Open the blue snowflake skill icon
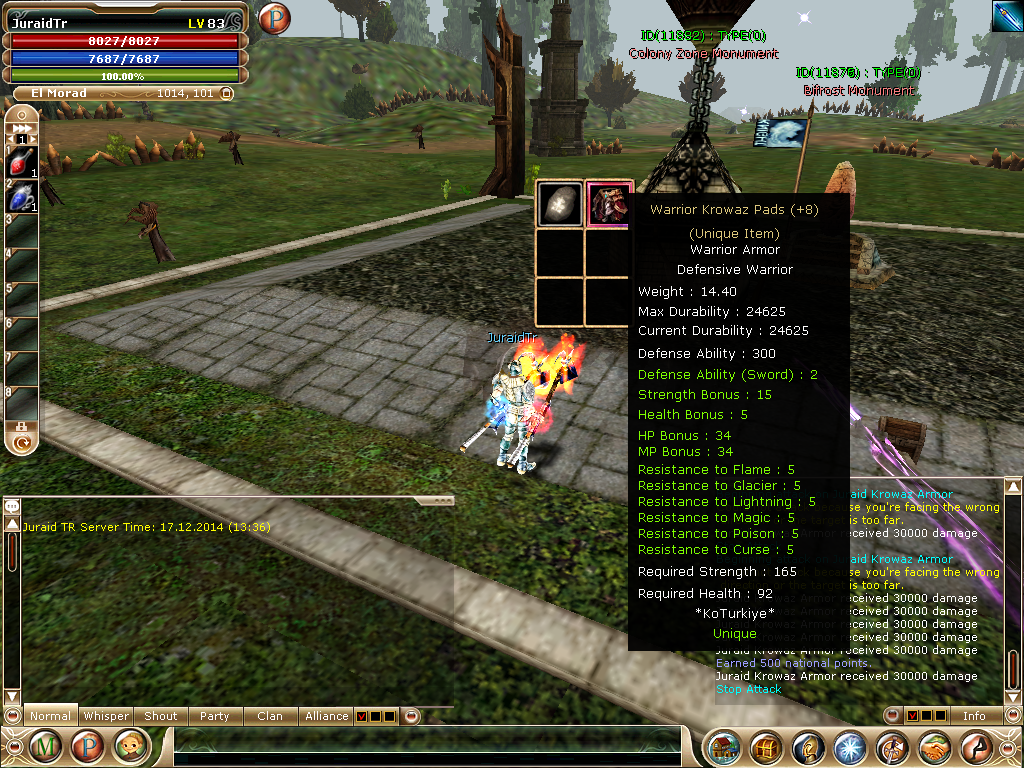1024x768 pixels. (x=850, y=747)
